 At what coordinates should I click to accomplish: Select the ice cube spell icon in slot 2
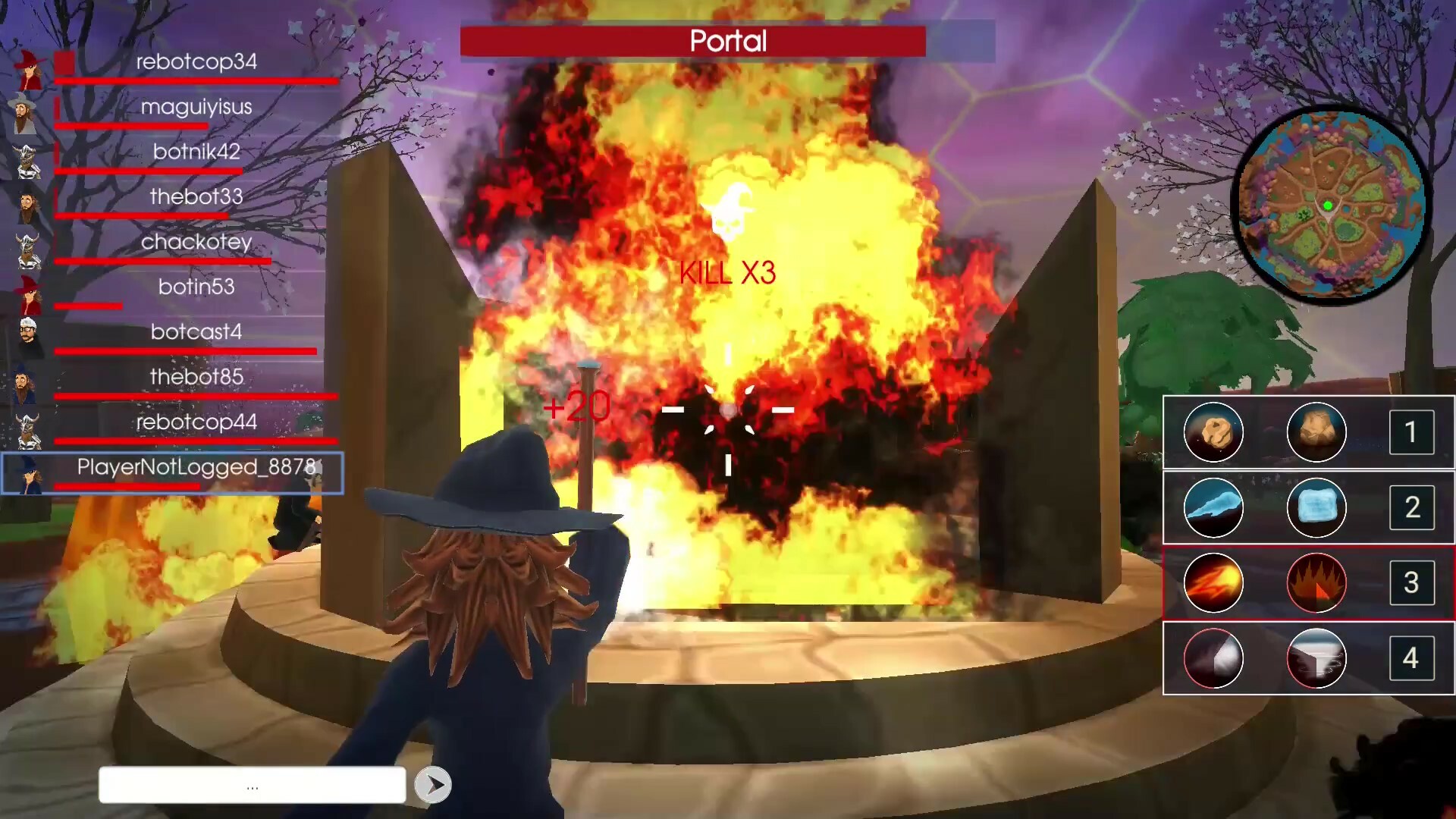pos(1316,508)
